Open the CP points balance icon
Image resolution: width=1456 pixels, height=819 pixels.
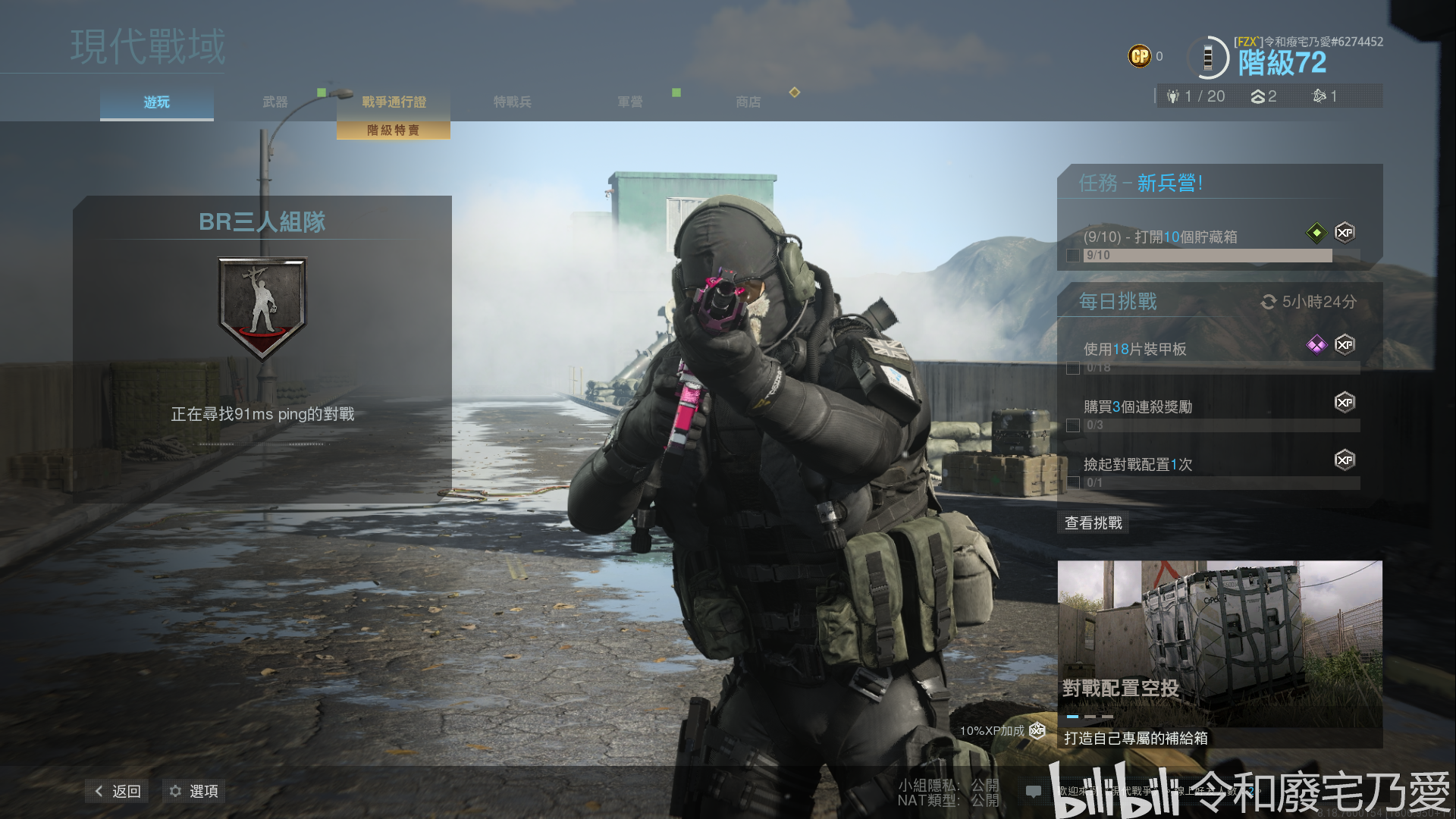pos(1139,56)
